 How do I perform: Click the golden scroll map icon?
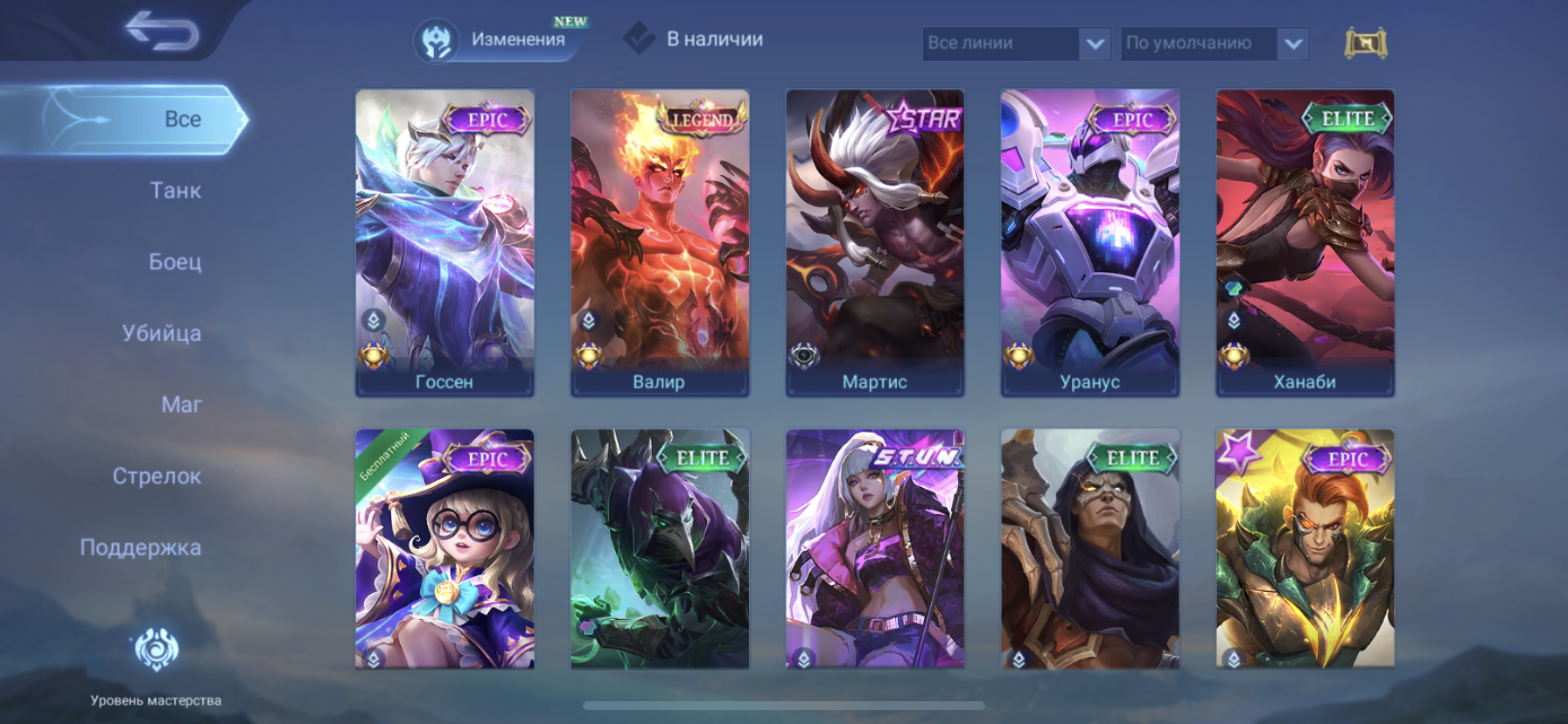[1365, 43]
